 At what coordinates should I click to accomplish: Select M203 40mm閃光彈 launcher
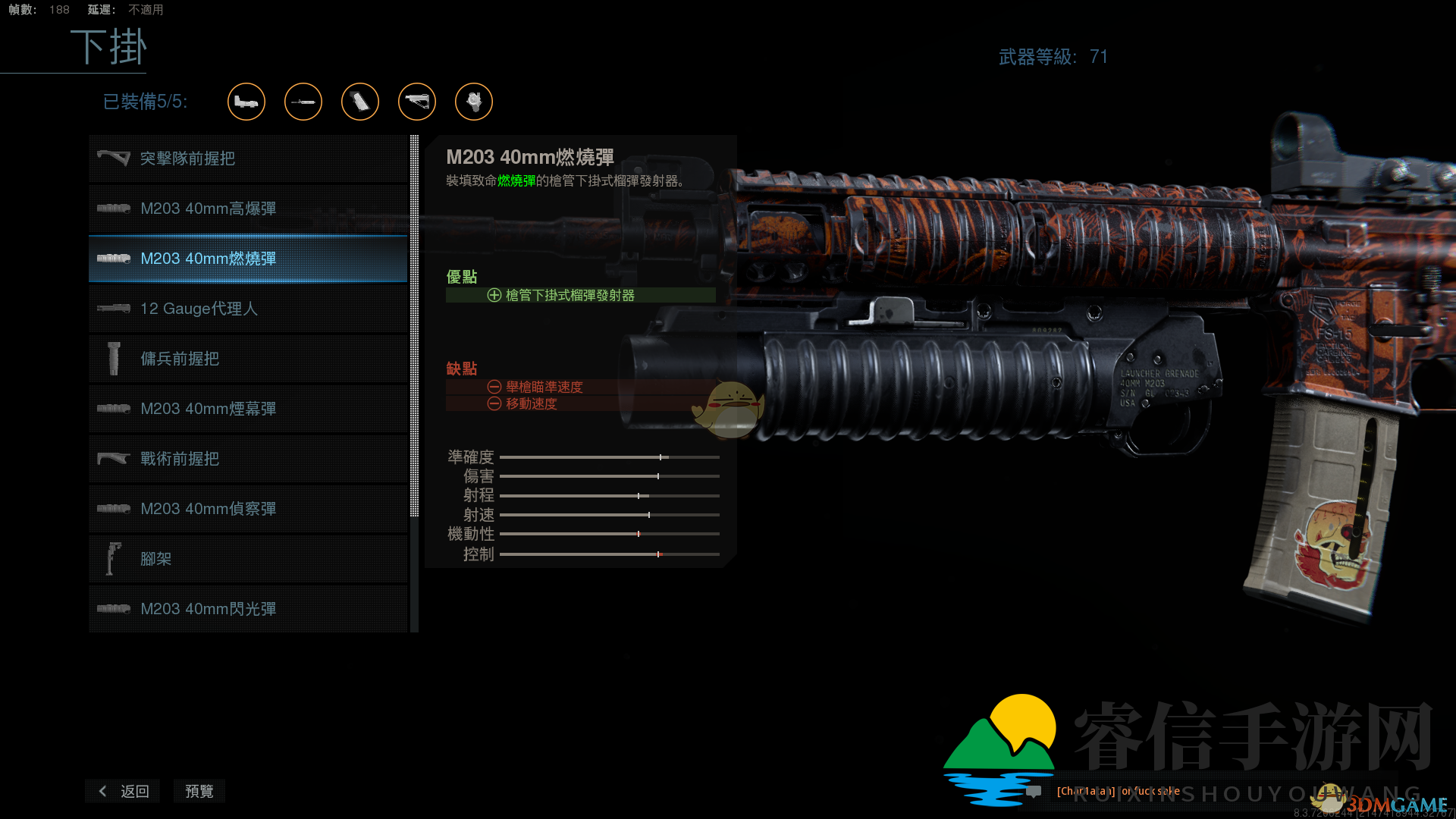pyautogui.click(x=248, y=609)
